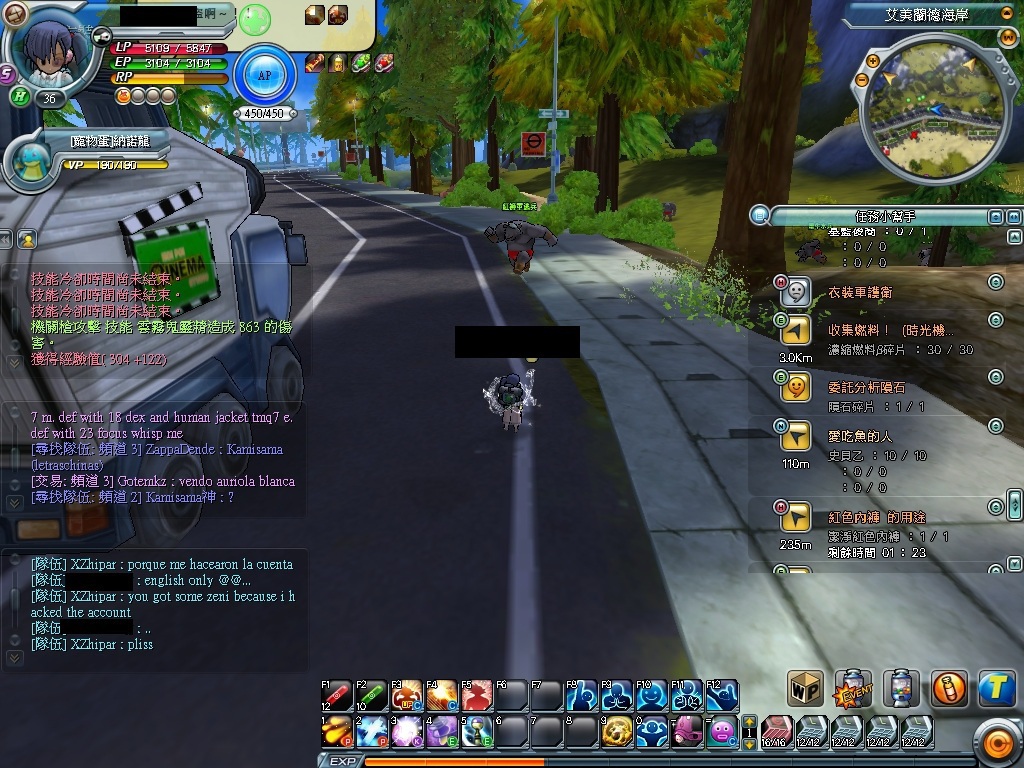
Task: Zoom in the minimap with plus button
Action: [873, 61]
